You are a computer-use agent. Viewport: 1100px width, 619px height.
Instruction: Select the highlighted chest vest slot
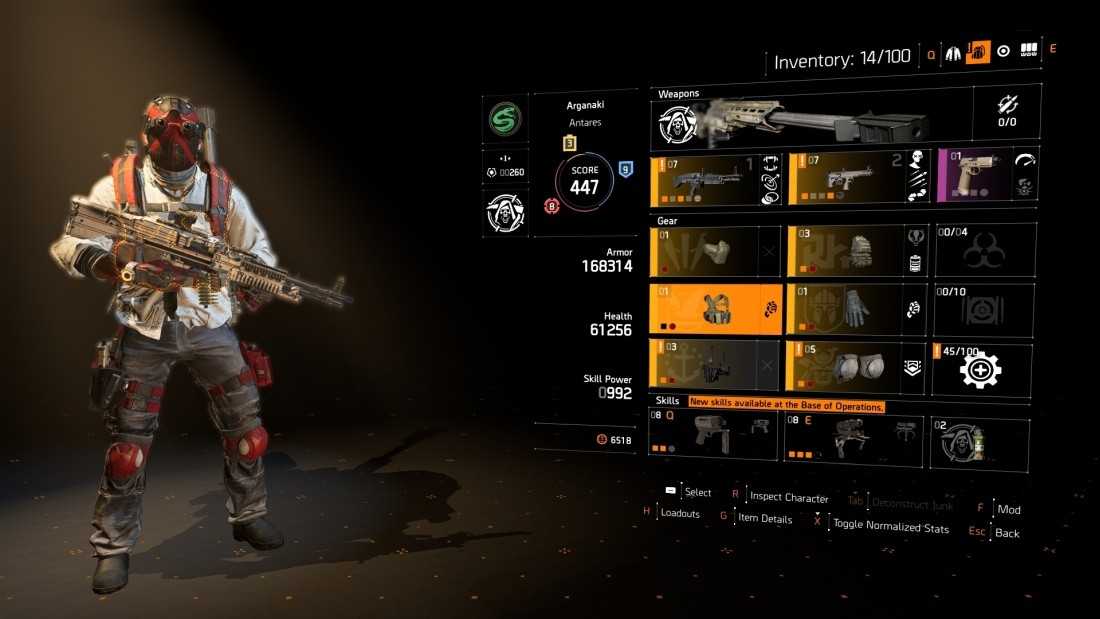[x=714, y=308]
